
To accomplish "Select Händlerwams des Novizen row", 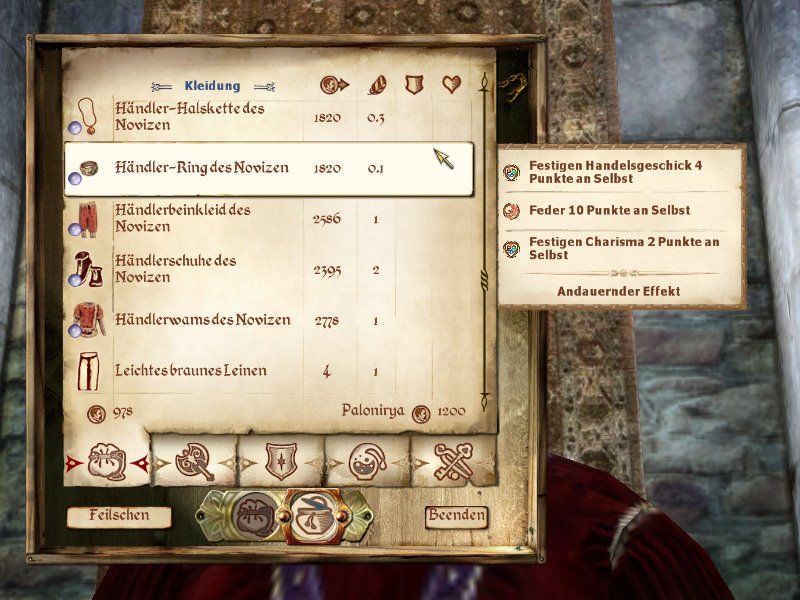I will (x=202, y=320).
